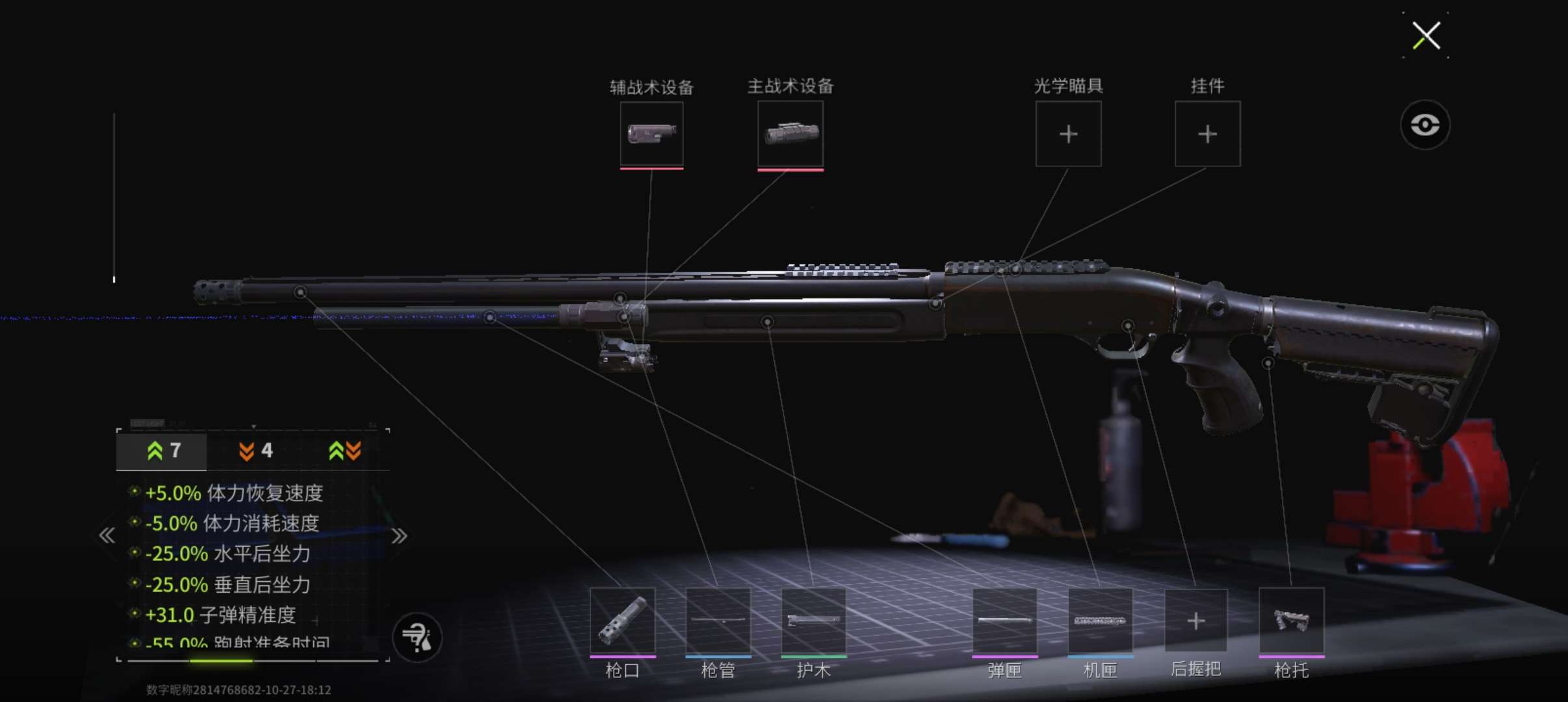This screenshot has width=1568, height=702.
Task: Open the 护木 handguard slot
Action: pos(813,621)
